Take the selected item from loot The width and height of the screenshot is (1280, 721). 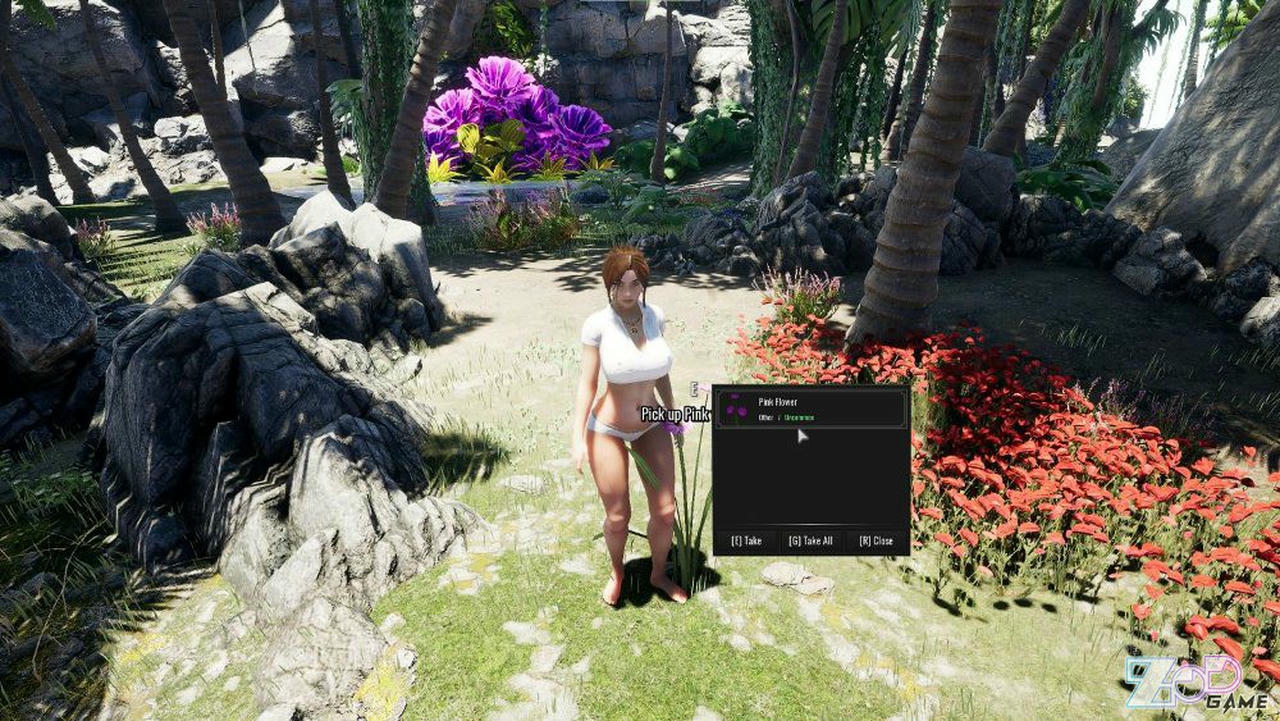coord(746,541)
